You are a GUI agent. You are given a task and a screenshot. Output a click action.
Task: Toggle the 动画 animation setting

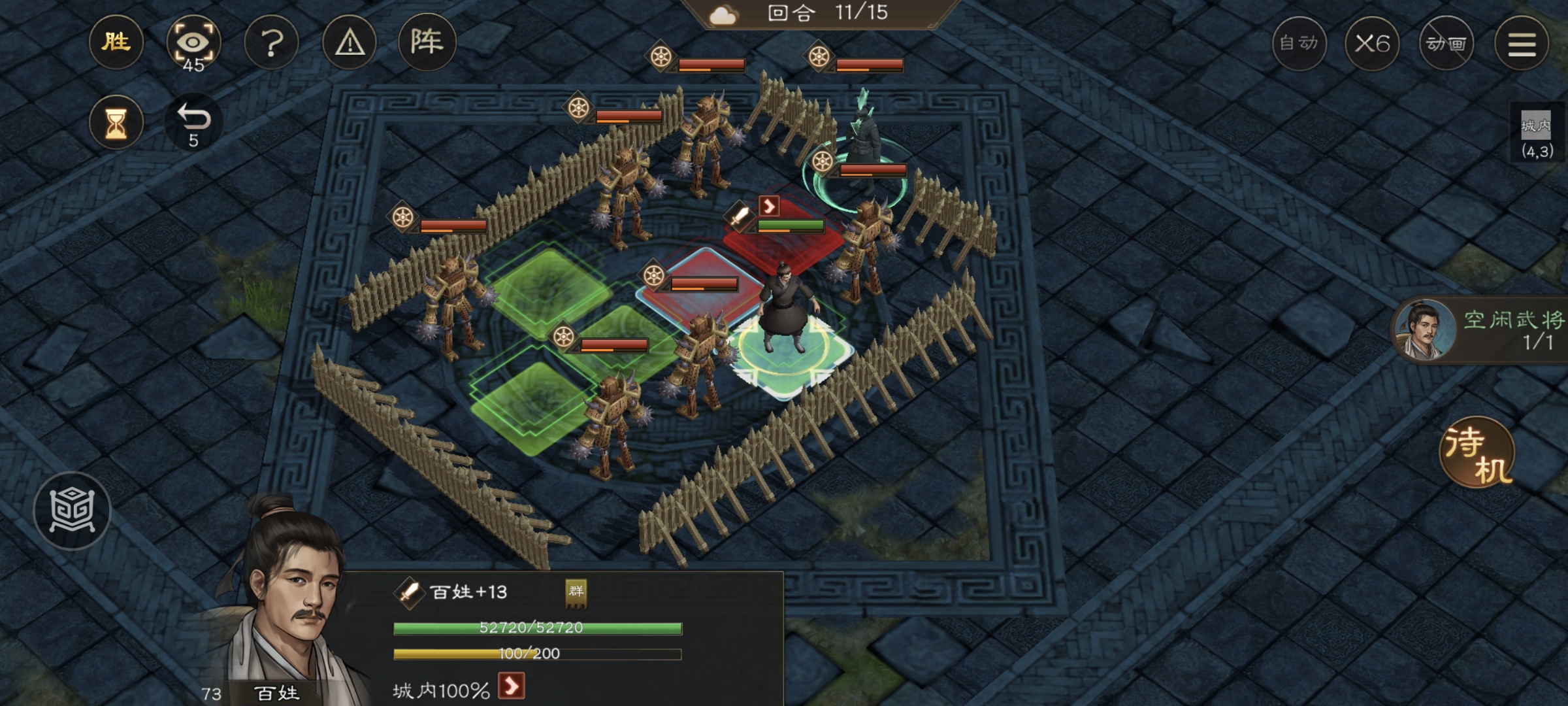[1446, 44]
